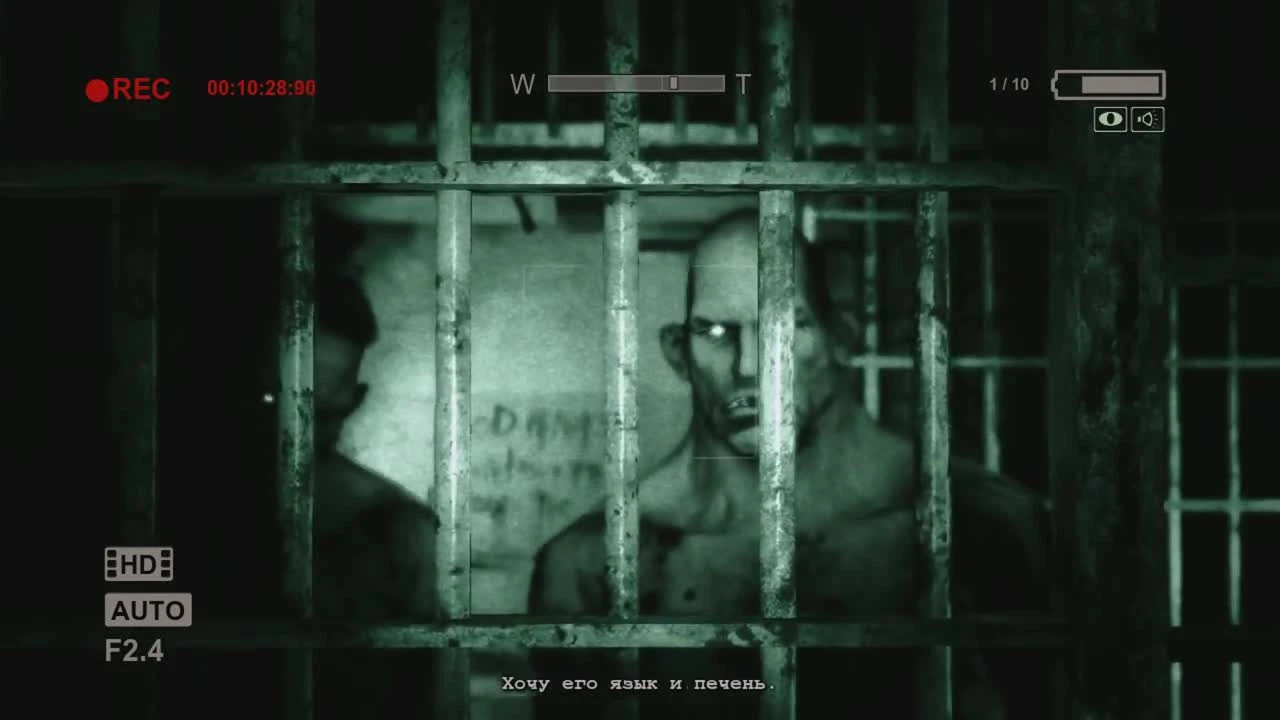Viewport: 1280px width, 720px height.
Task: Click the subtitle text at screen bottom
Action: (x=637, y=683)
